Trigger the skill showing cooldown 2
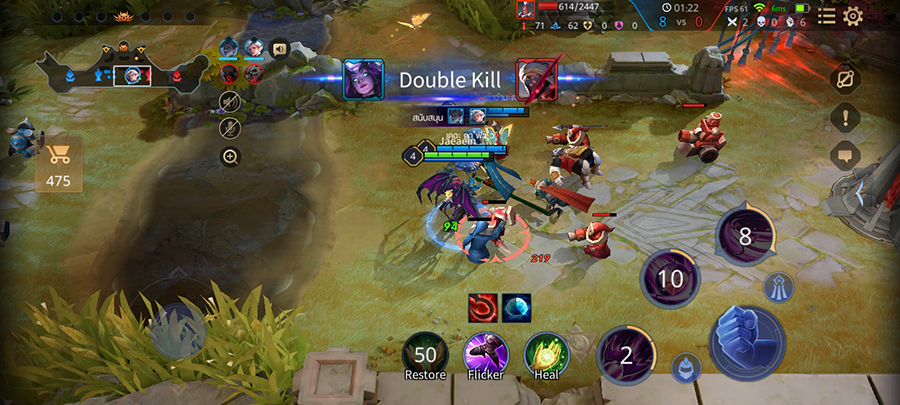Screen dimensions: 900x405 pos(626,355)
